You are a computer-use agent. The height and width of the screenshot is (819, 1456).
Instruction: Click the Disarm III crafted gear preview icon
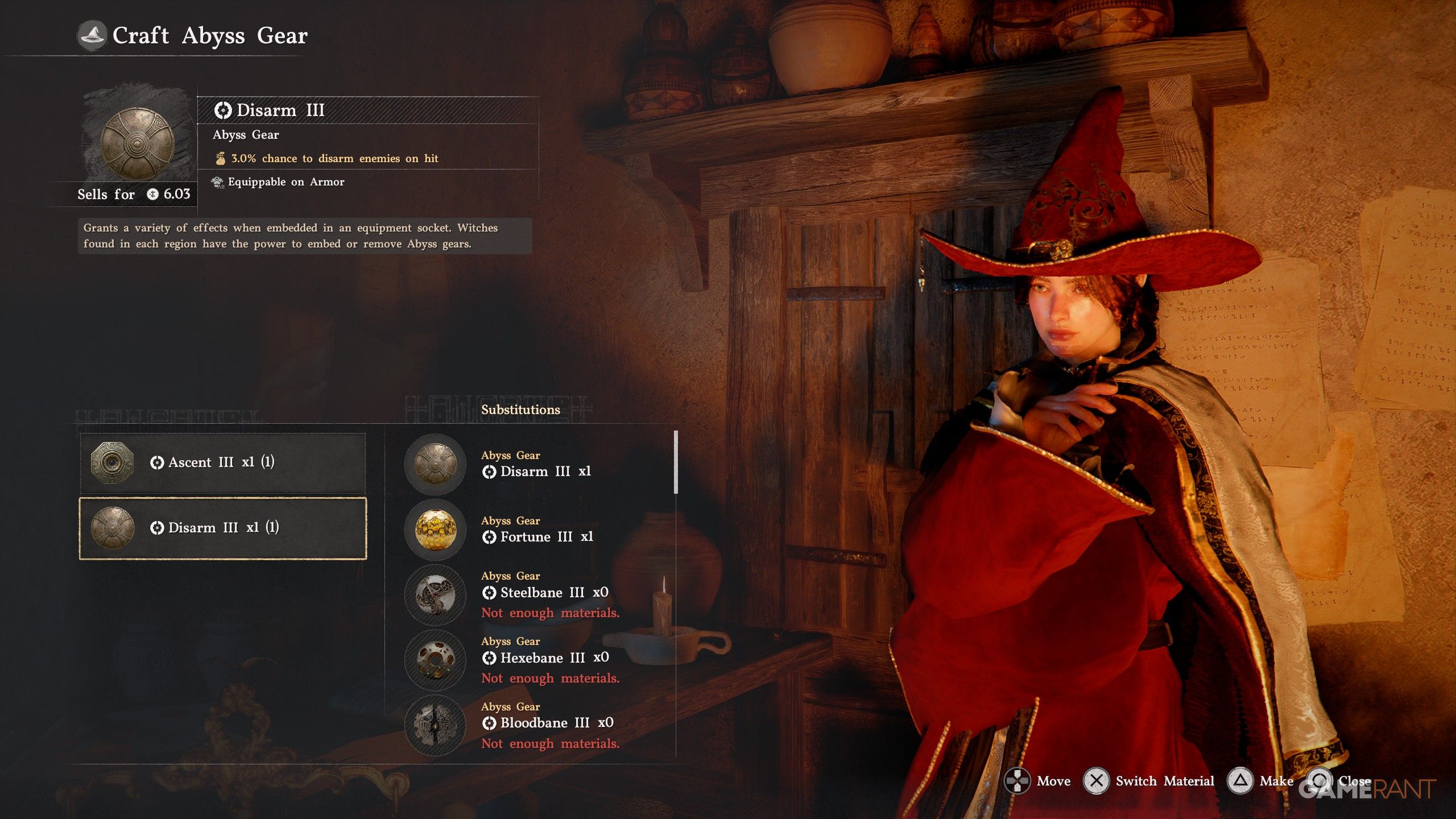(x=137, y=143)
